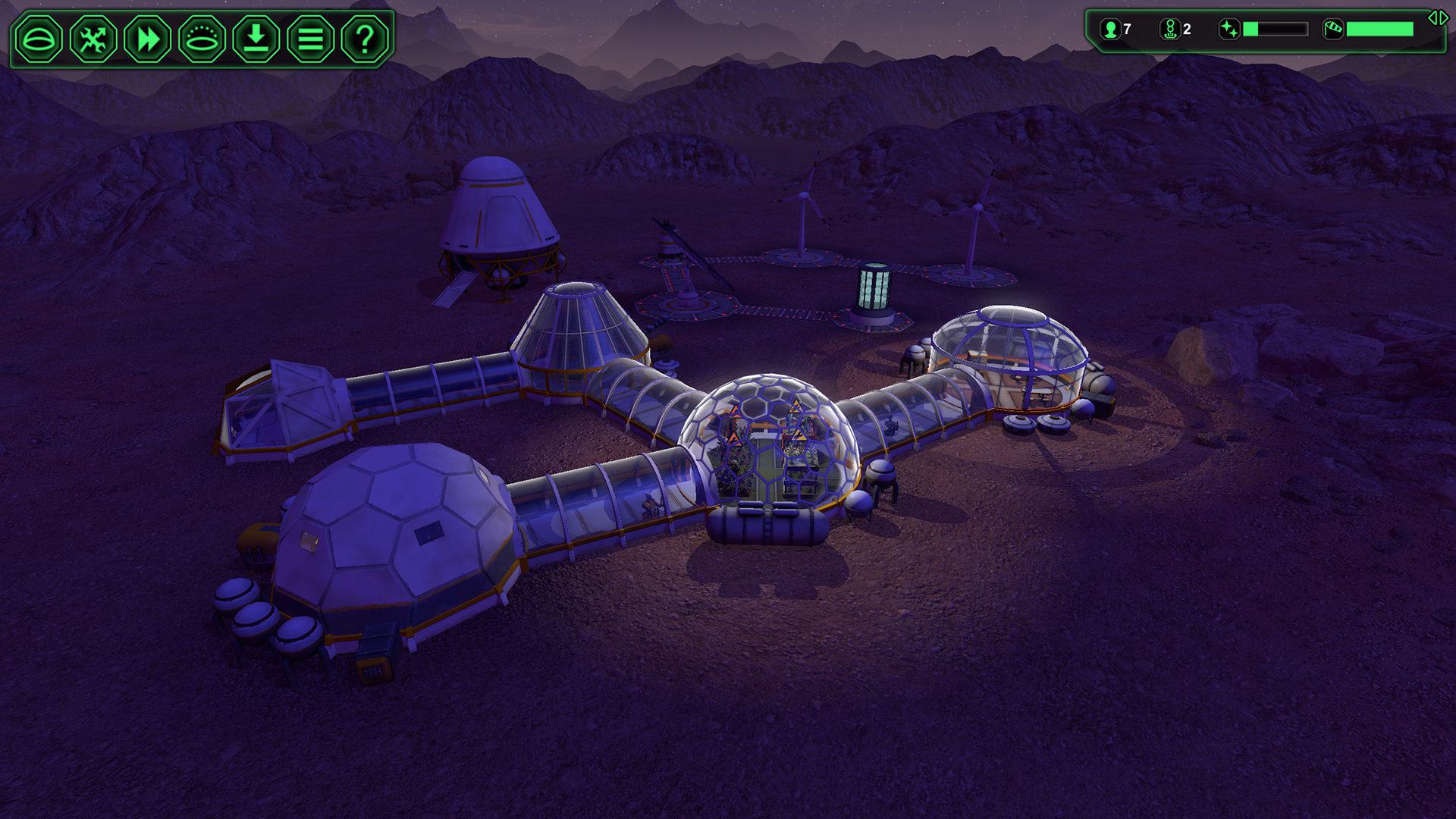Screen dimensions: 1456x819
Task: Click the colonist counter head icon
Action: click(x=1109, y=29)
